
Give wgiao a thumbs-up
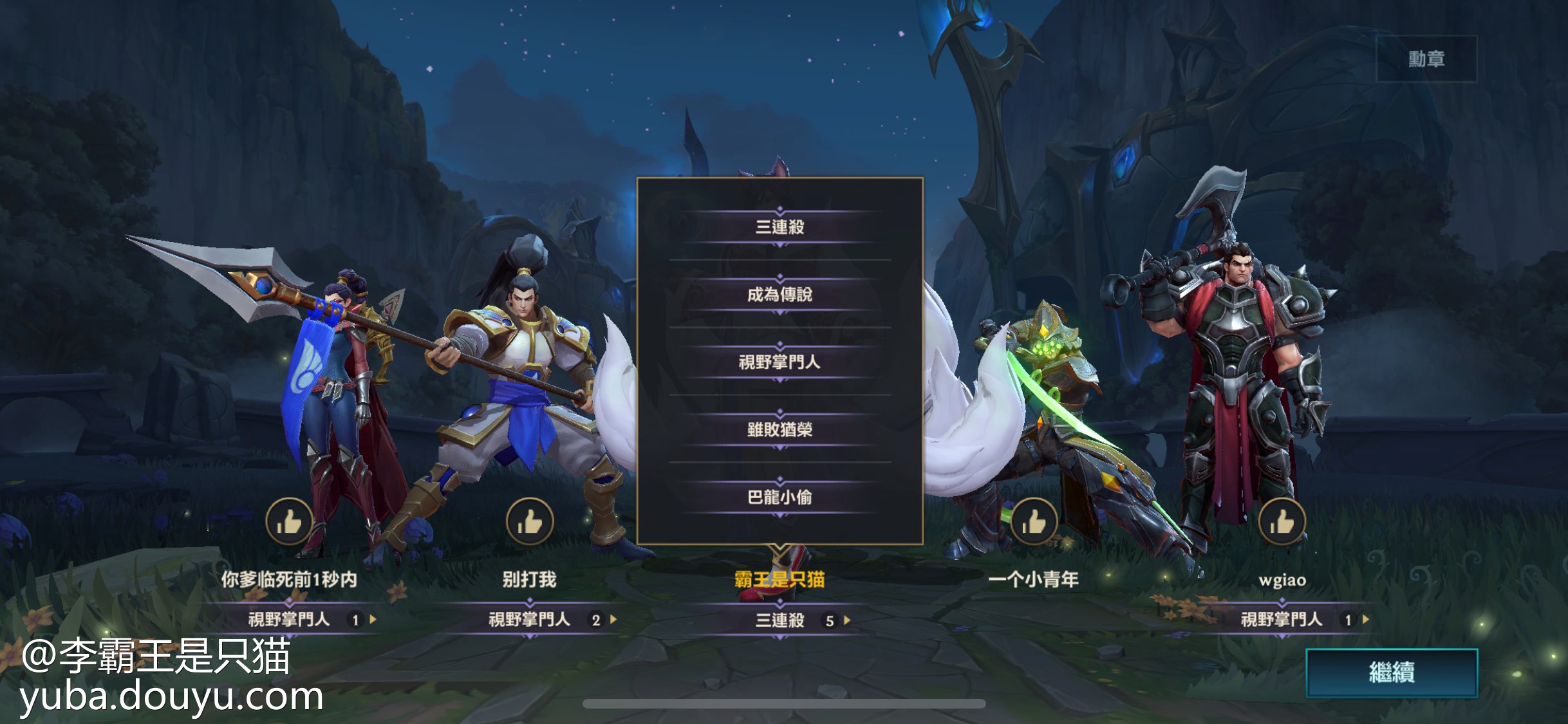coord(1282,521)
